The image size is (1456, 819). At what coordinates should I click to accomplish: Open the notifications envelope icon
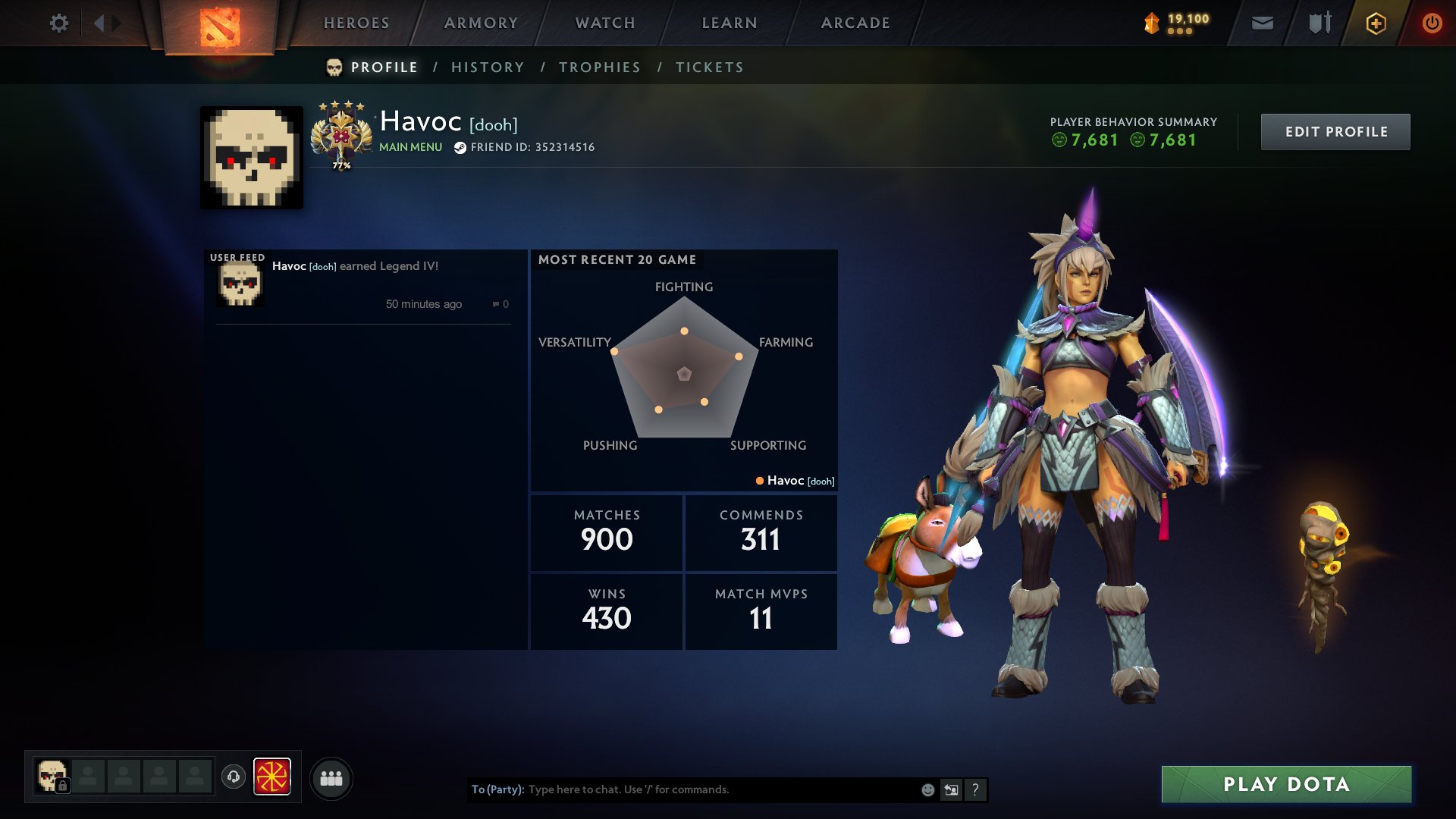point(1261,23)
